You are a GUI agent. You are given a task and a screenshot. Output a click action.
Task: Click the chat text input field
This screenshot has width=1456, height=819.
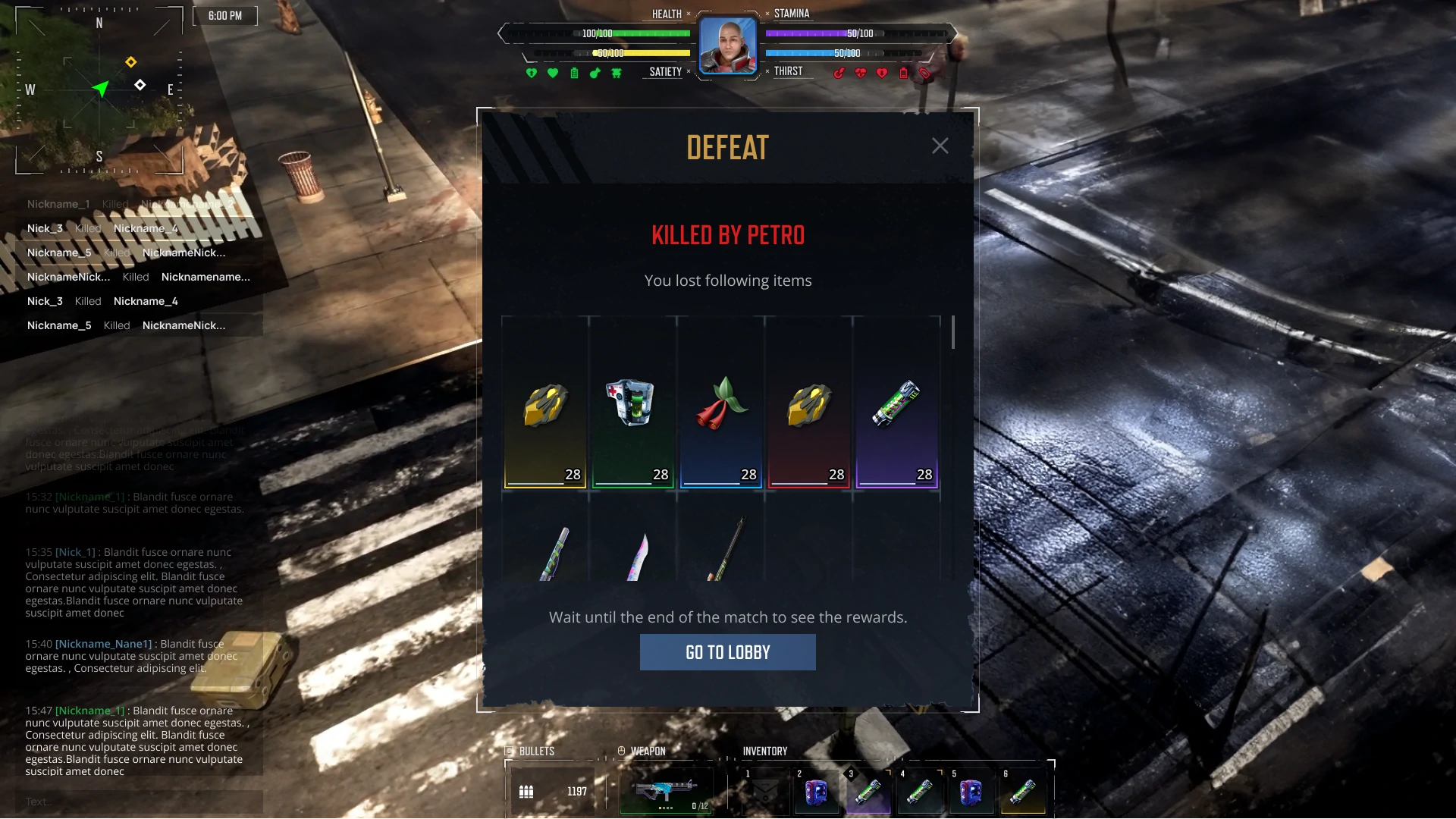coord(140,802)
